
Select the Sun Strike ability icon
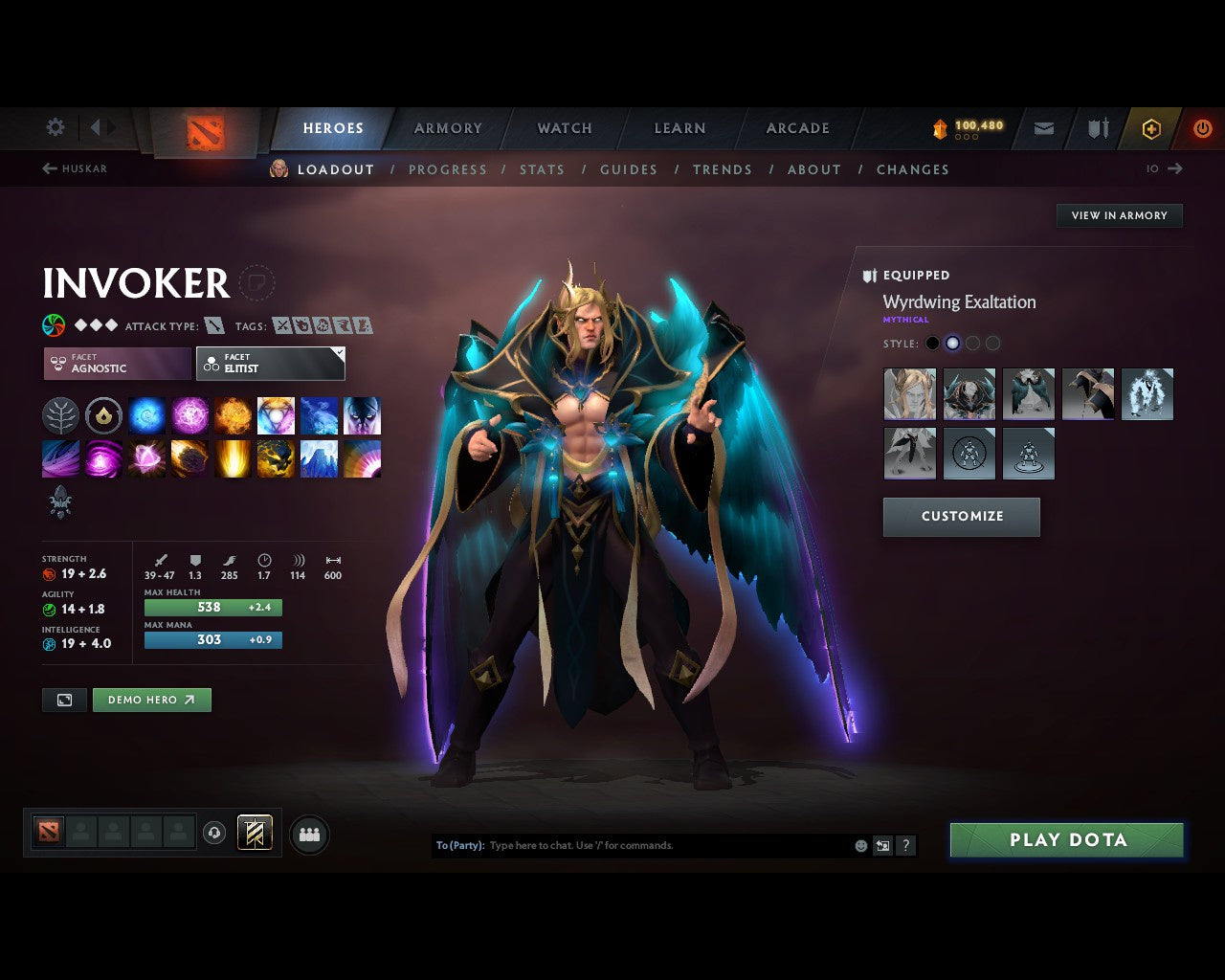234,458
